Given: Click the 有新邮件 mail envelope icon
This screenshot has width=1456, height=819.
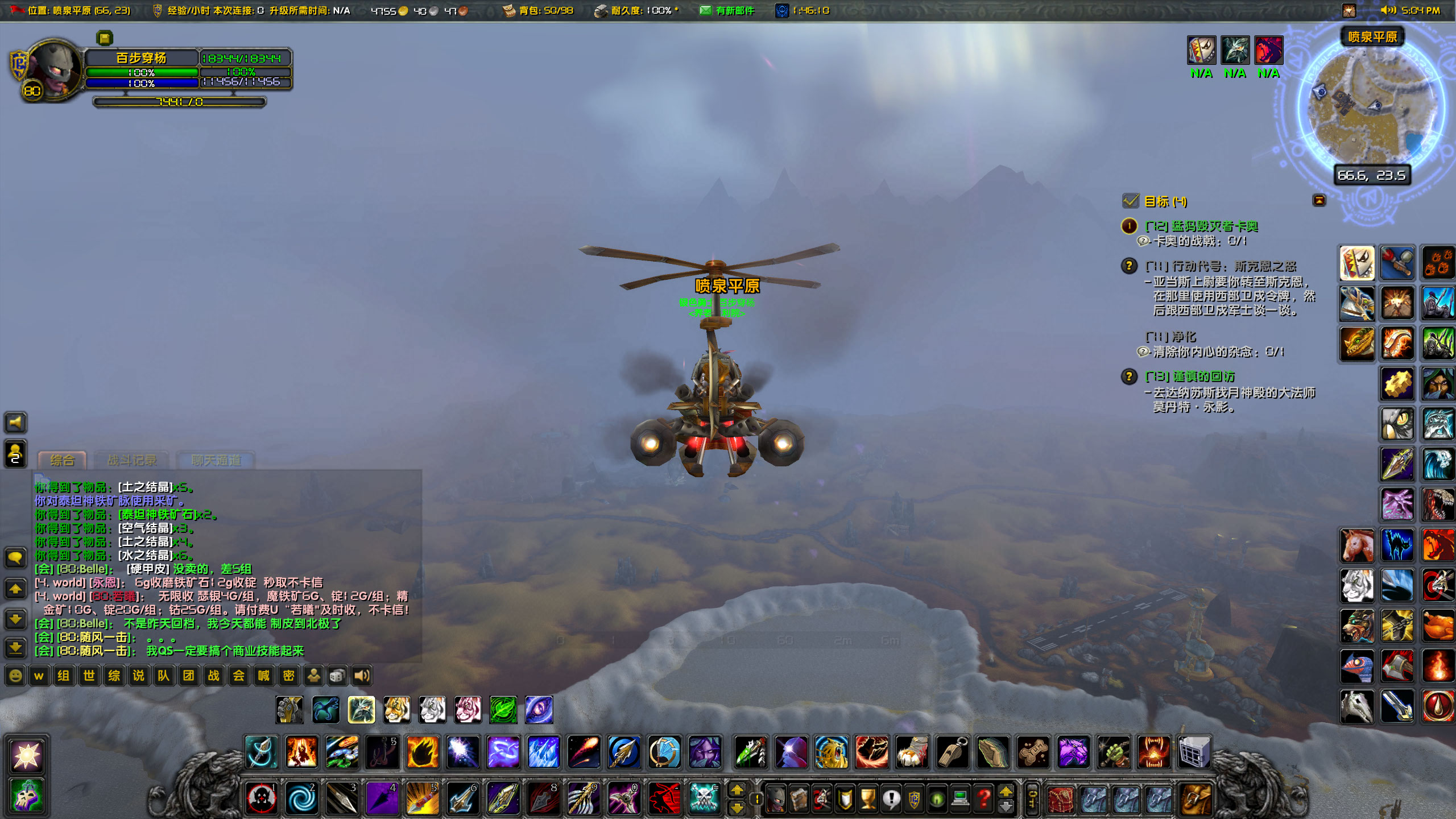Looking at the screenshot, I should (x=706, y=10).
